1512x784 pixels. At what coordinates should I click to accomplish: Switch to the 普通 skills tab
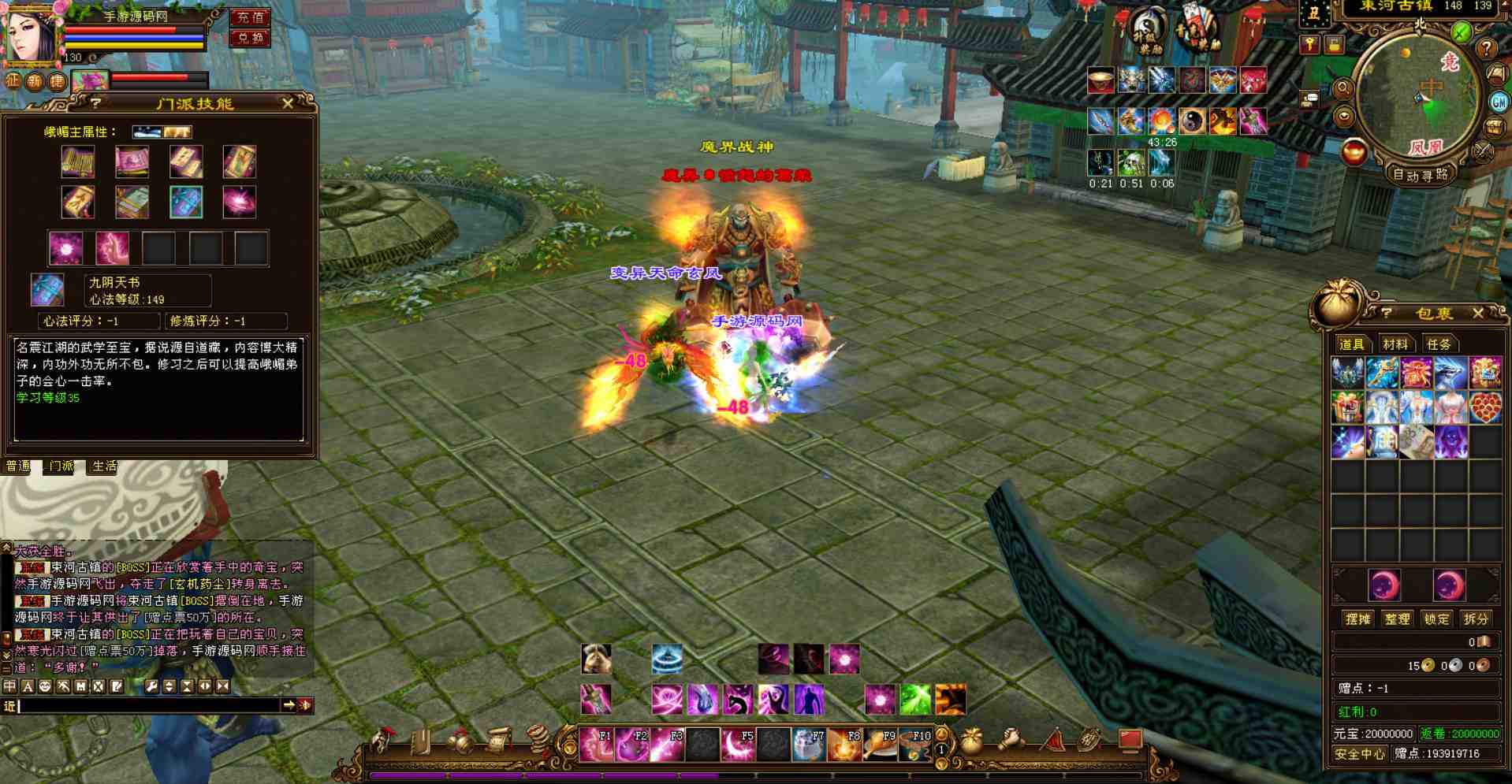click(18, 466)
